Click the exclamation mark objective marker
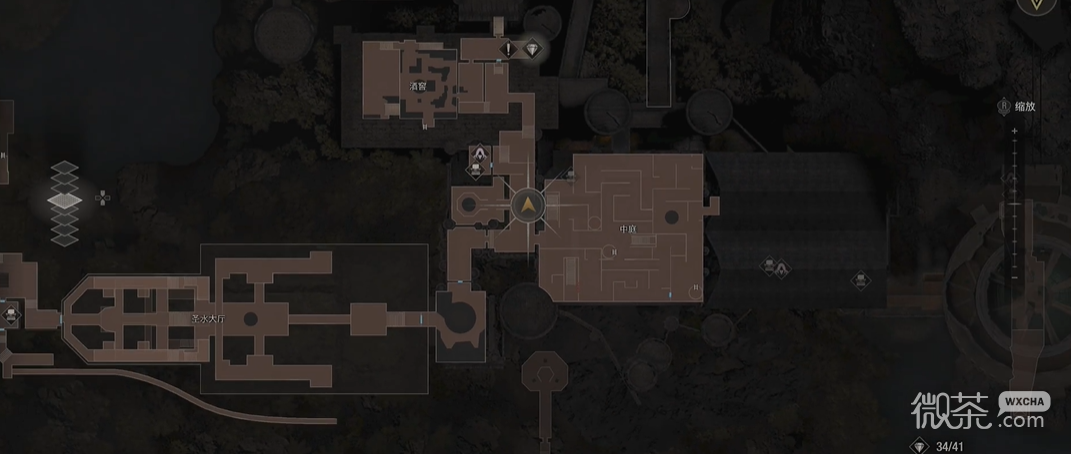1071x454 pixels. click(509, 48)
